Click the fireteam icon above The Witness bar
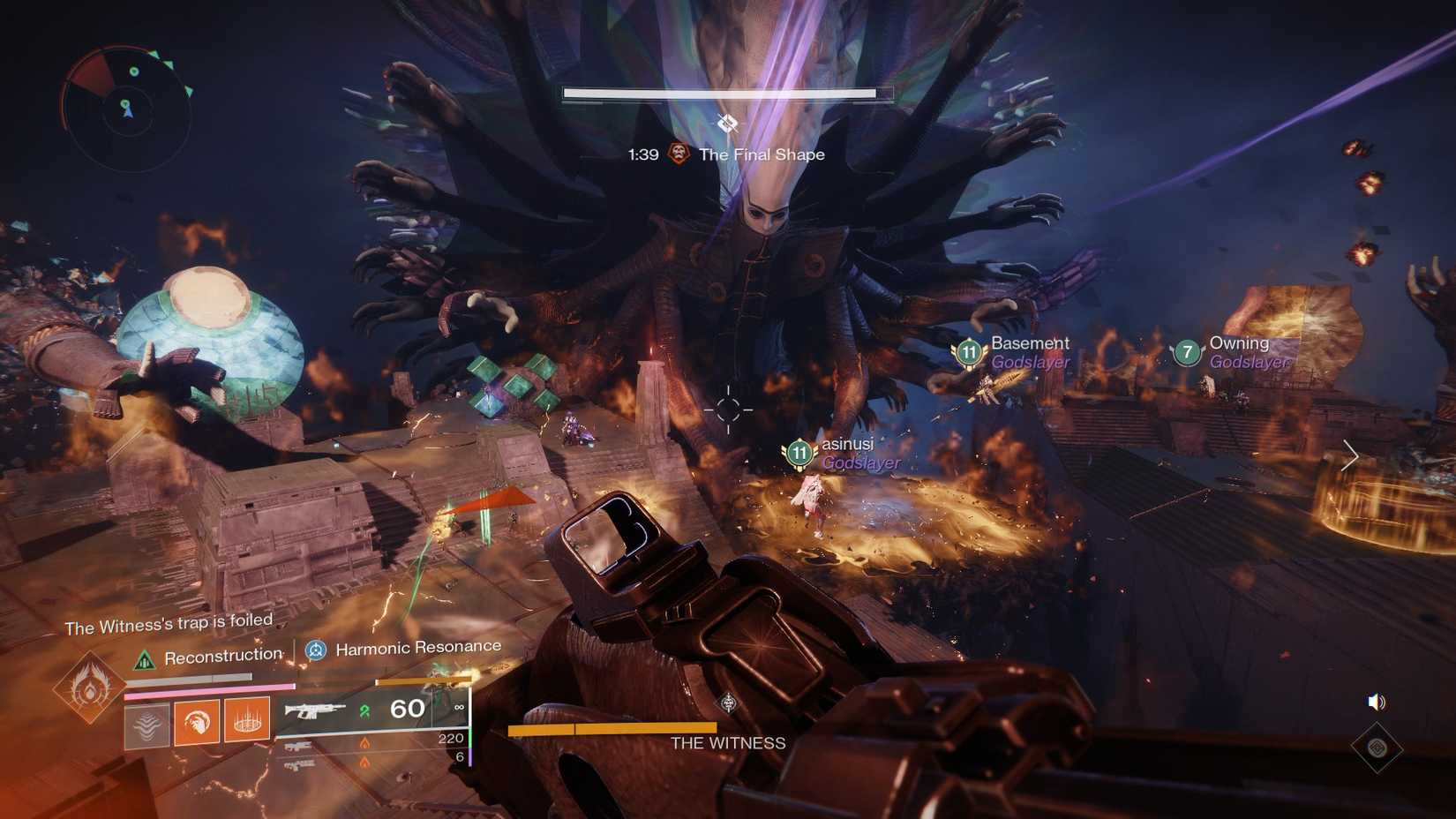Viewport: 1456px width, 819px height. pyautogui.click(x=728, y=703)
